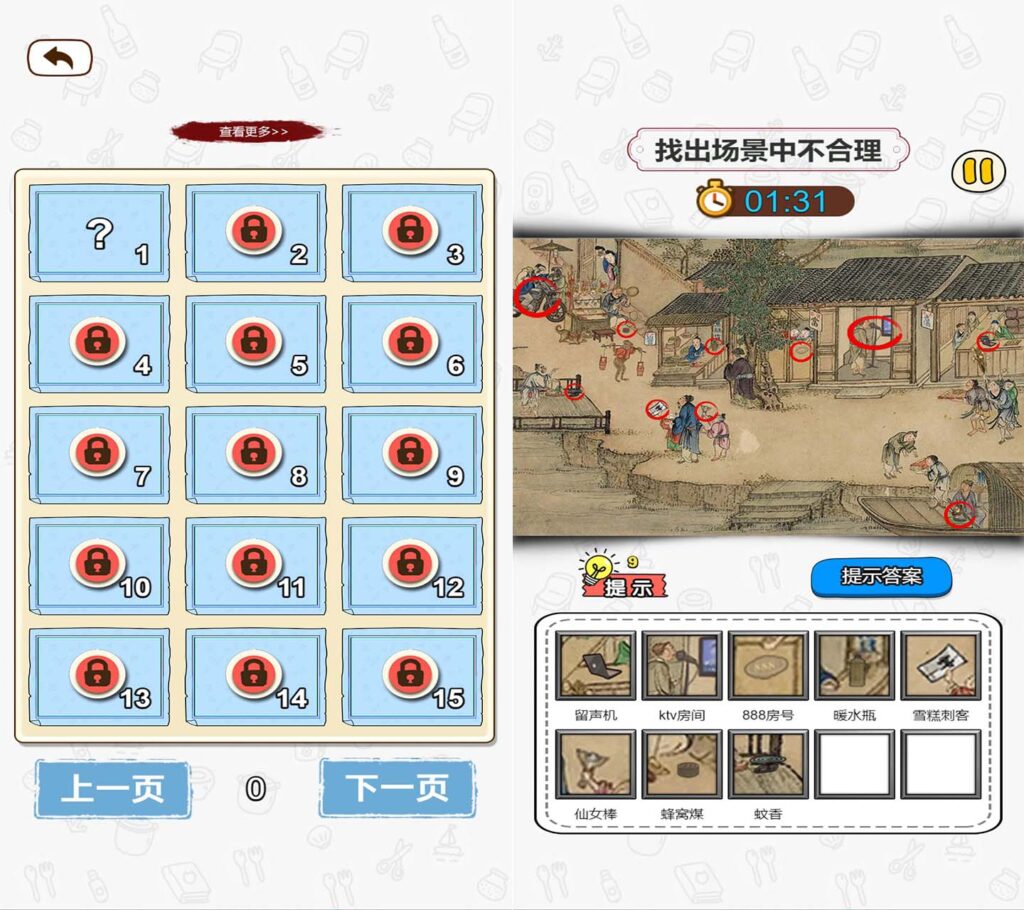This screenshot has height=910, width=1024.
Task: Pick locked level 8 tile
Action: pyautogui.click(x=256, y=454)
